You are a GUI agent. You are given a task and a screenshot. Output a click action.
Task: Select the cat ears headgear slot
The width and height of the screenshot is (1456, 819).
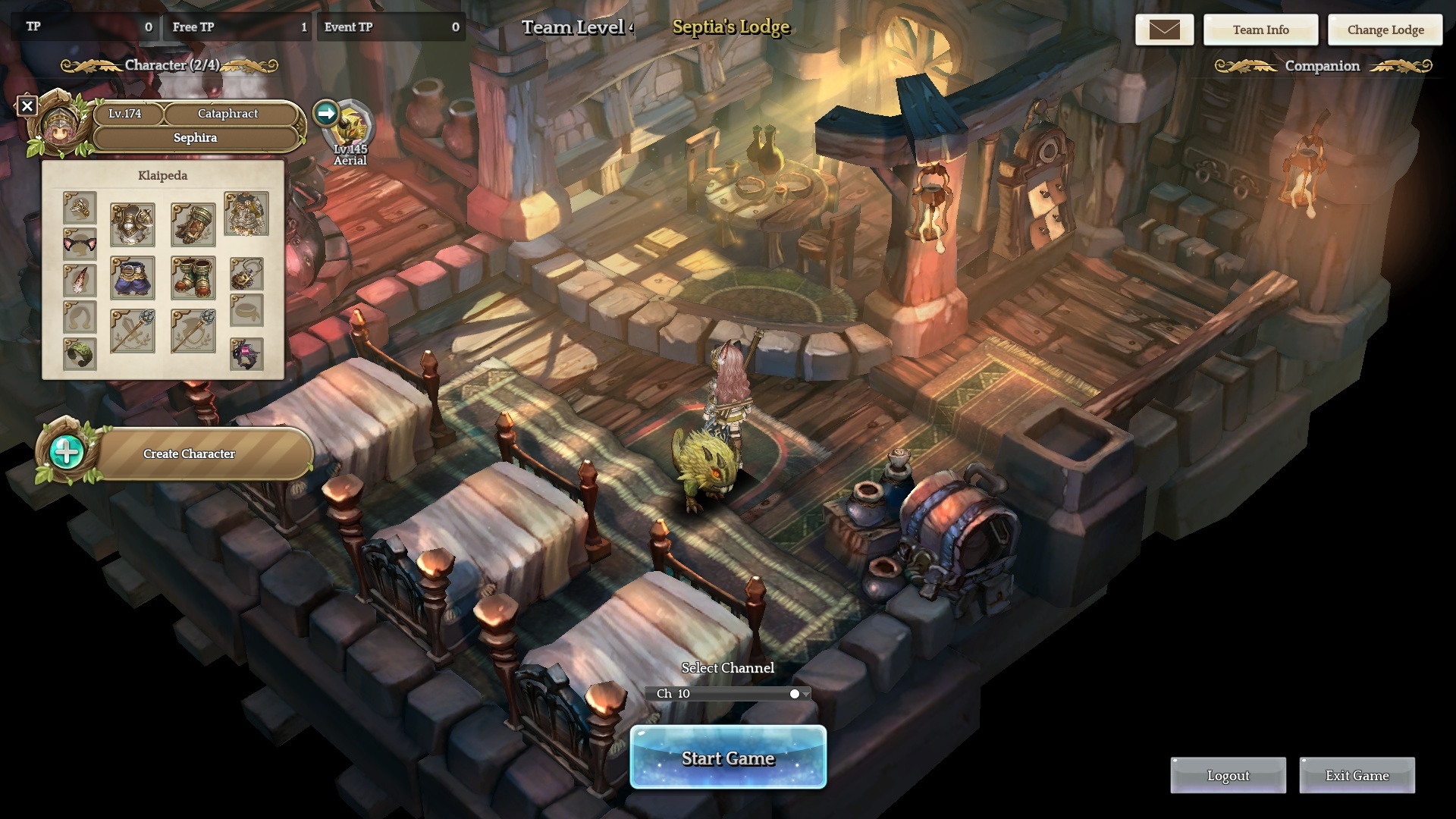[80, 244]
